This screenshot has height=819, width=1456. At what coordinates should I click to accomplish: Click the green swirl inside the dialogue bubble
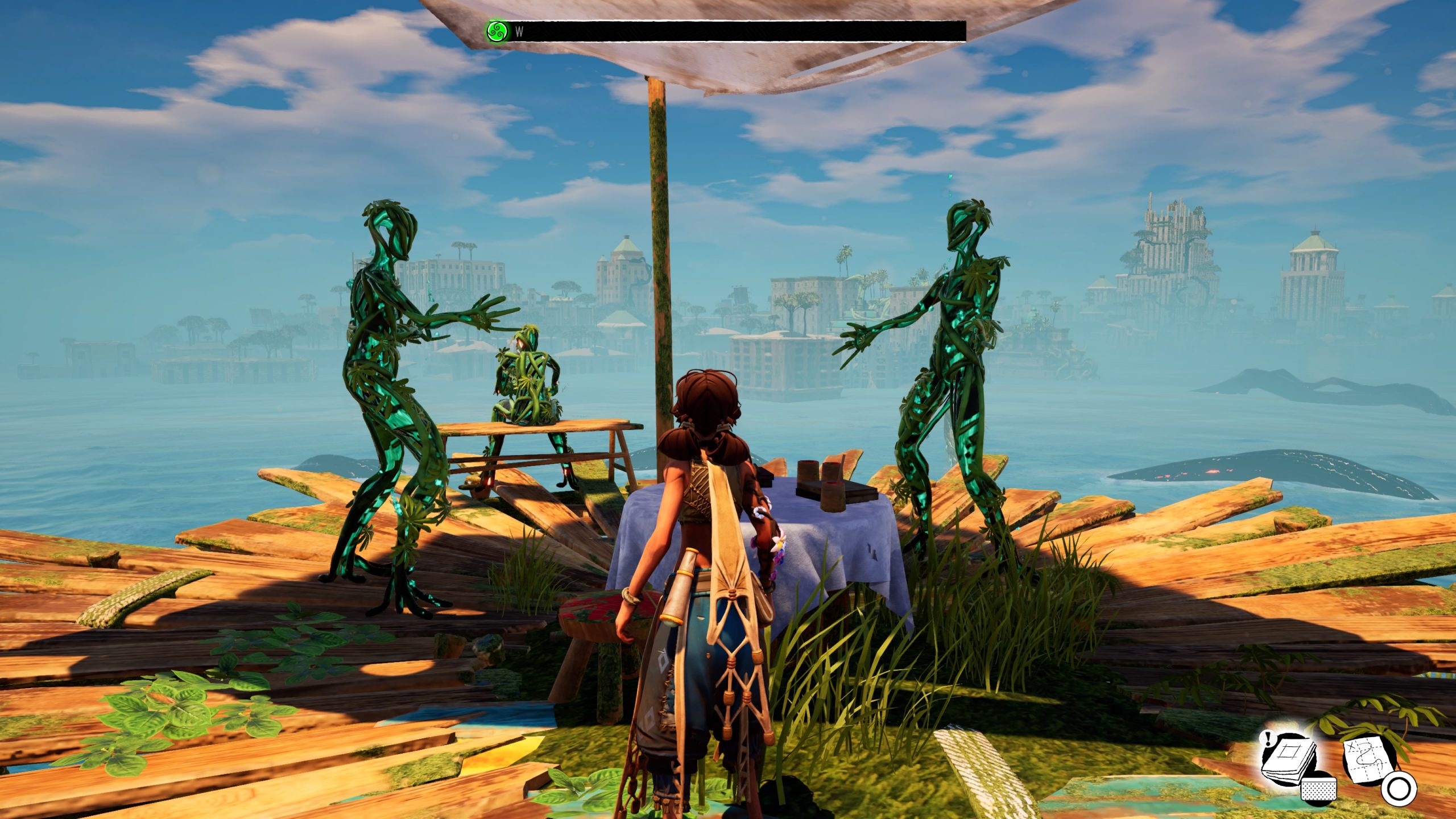(497, 31)
